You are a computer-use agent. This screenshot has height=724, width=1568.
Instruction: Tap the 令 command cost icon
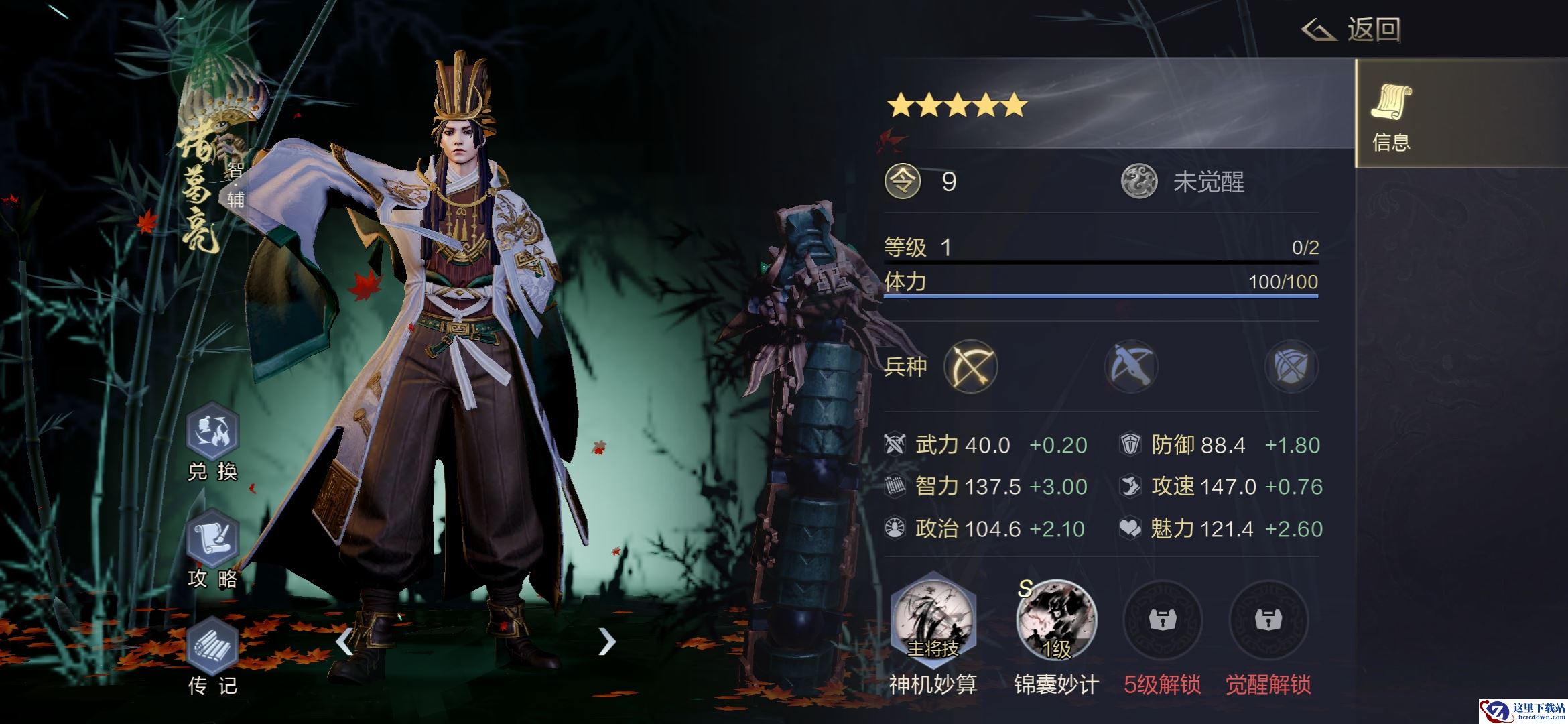click(903, 182)
